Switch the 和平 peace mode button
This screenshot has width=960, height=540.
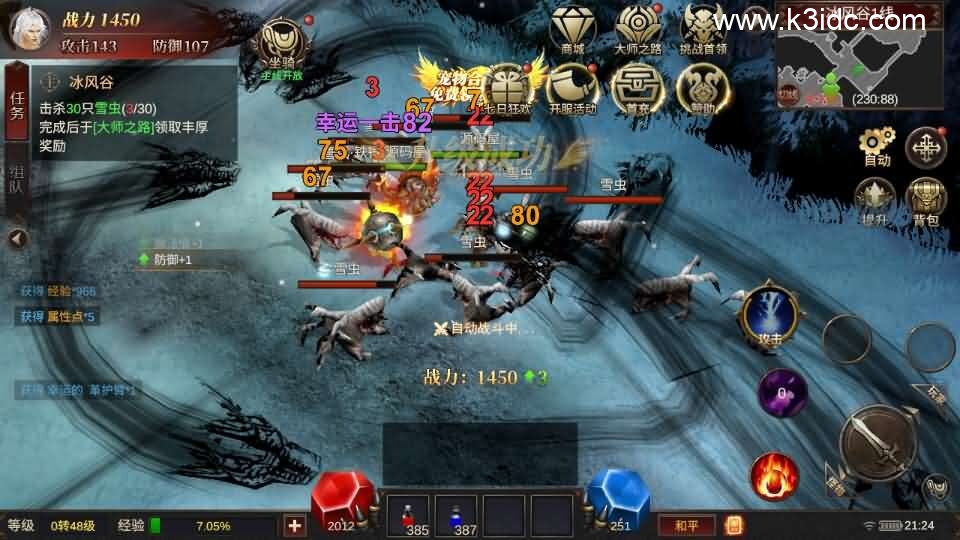coord(686,524)
